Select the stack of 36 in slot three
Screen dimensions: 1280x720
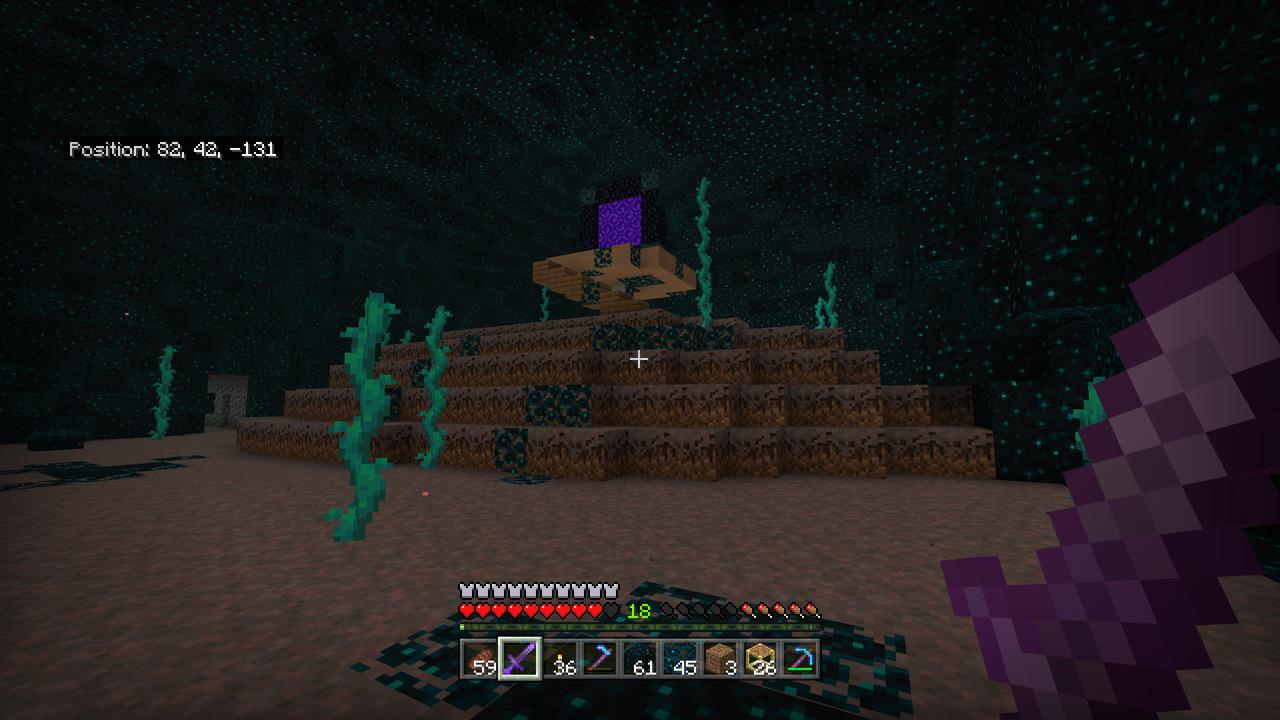tap(560, 660)
